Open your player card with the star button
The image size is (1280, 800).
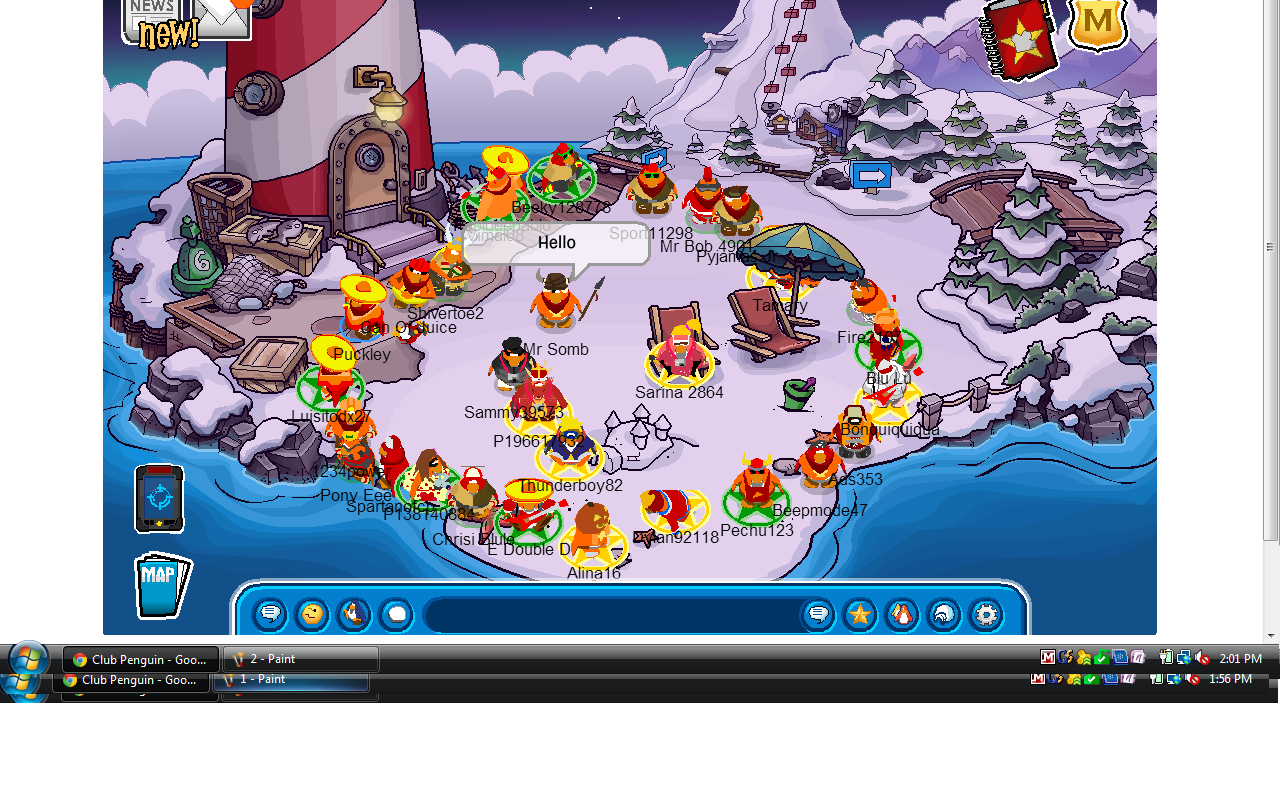(860, 614)
